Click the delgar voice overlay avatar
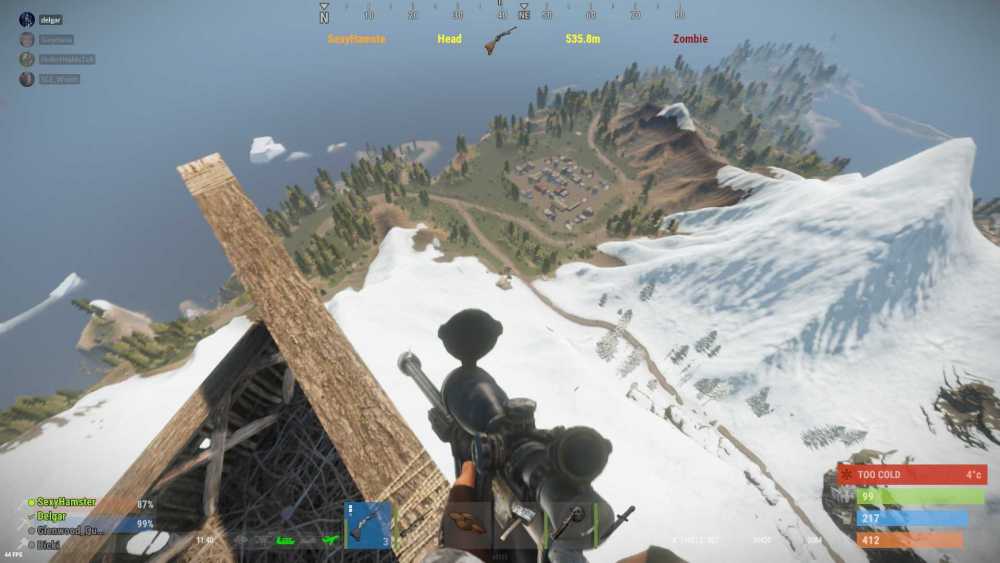This screenshot has width=1000, height=563. 26,19
